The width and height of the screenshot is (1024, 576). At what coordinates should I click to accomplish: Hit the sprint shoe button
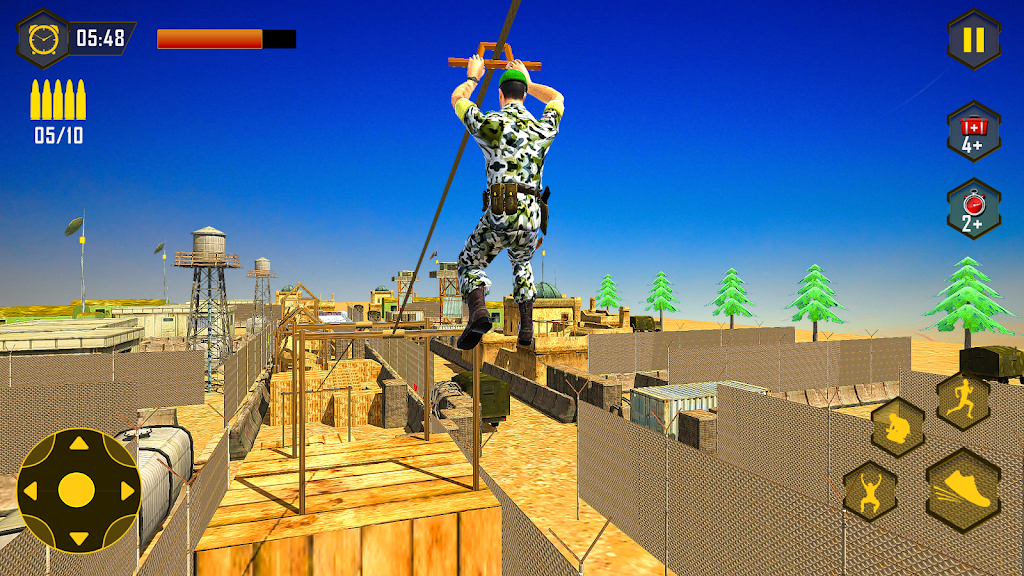pos(964,490)
